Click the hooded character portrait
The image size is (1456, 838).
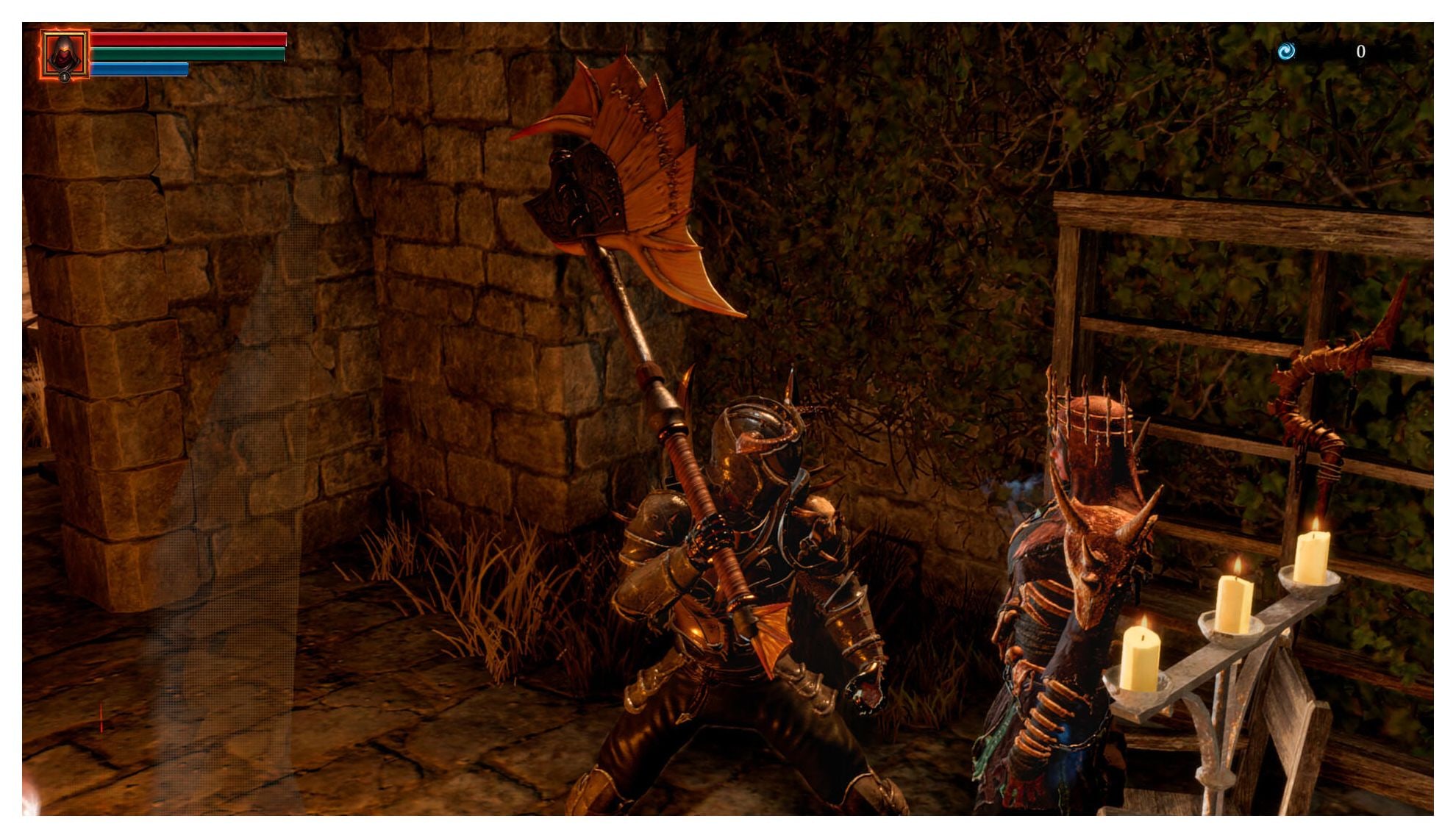point(65,54)
